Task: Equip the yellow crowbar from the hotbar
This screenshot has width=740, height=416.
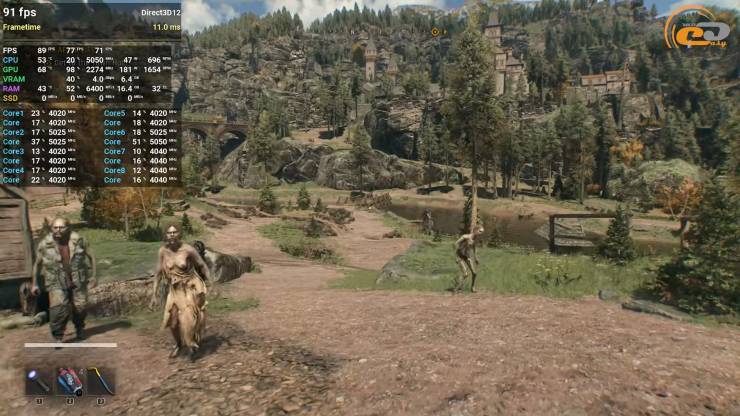Action: (x=100, y=381)
